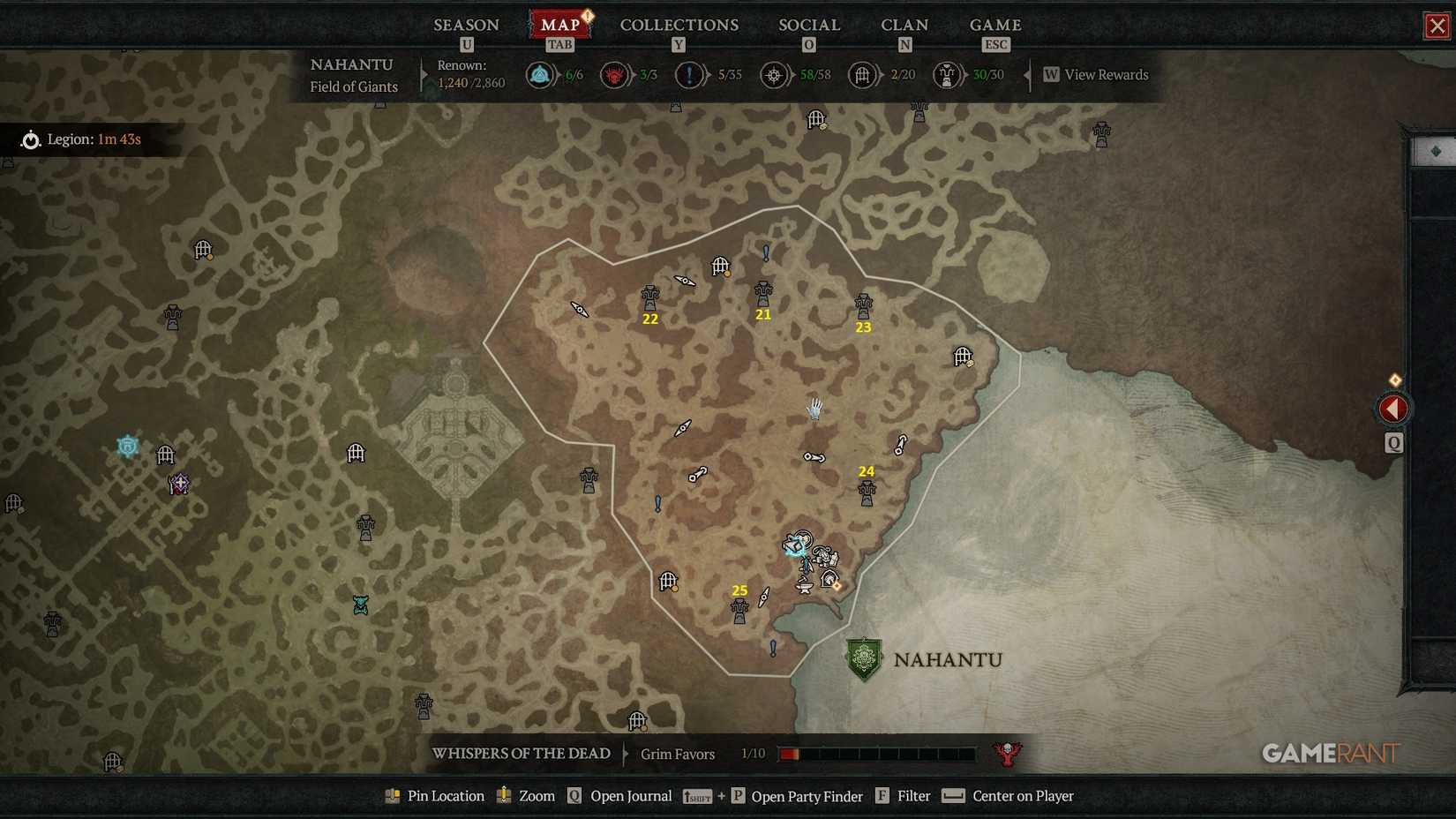Select the Side Quests exclamation renown icon
Viewport: 1456px width, 819px height.
point(690,75)
